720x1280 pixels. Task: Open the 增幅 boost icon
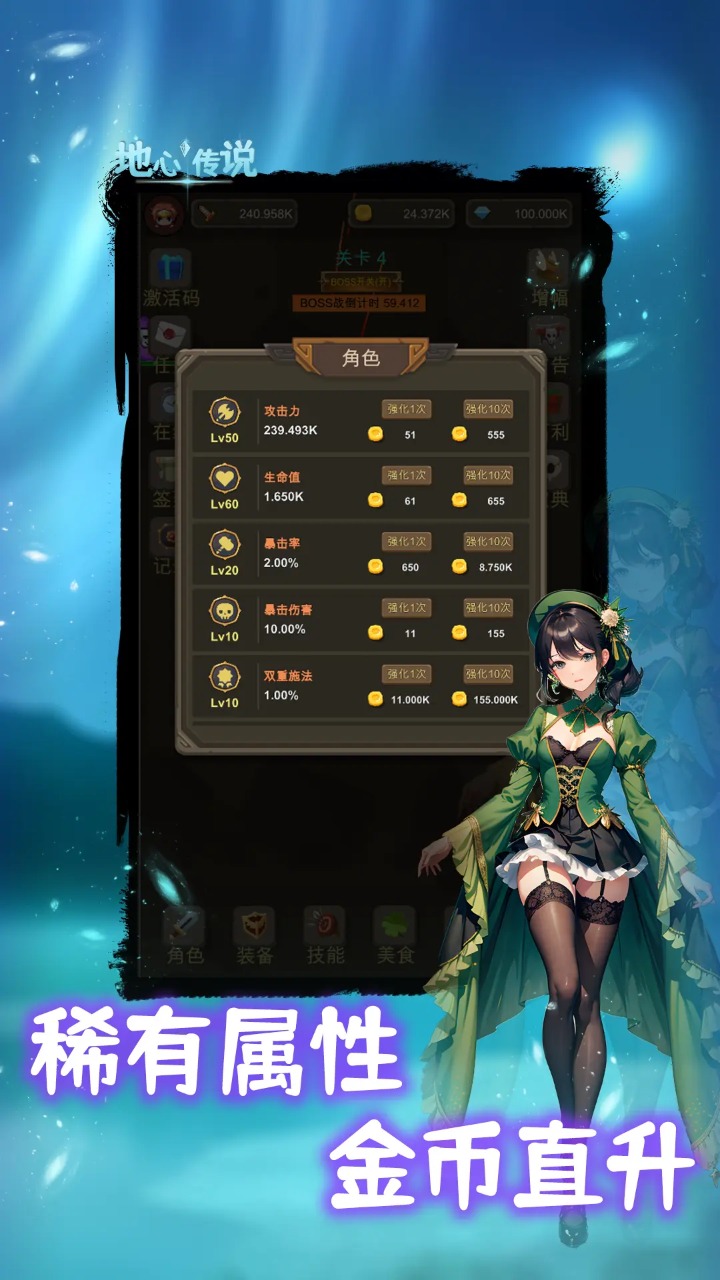(548, 278)
